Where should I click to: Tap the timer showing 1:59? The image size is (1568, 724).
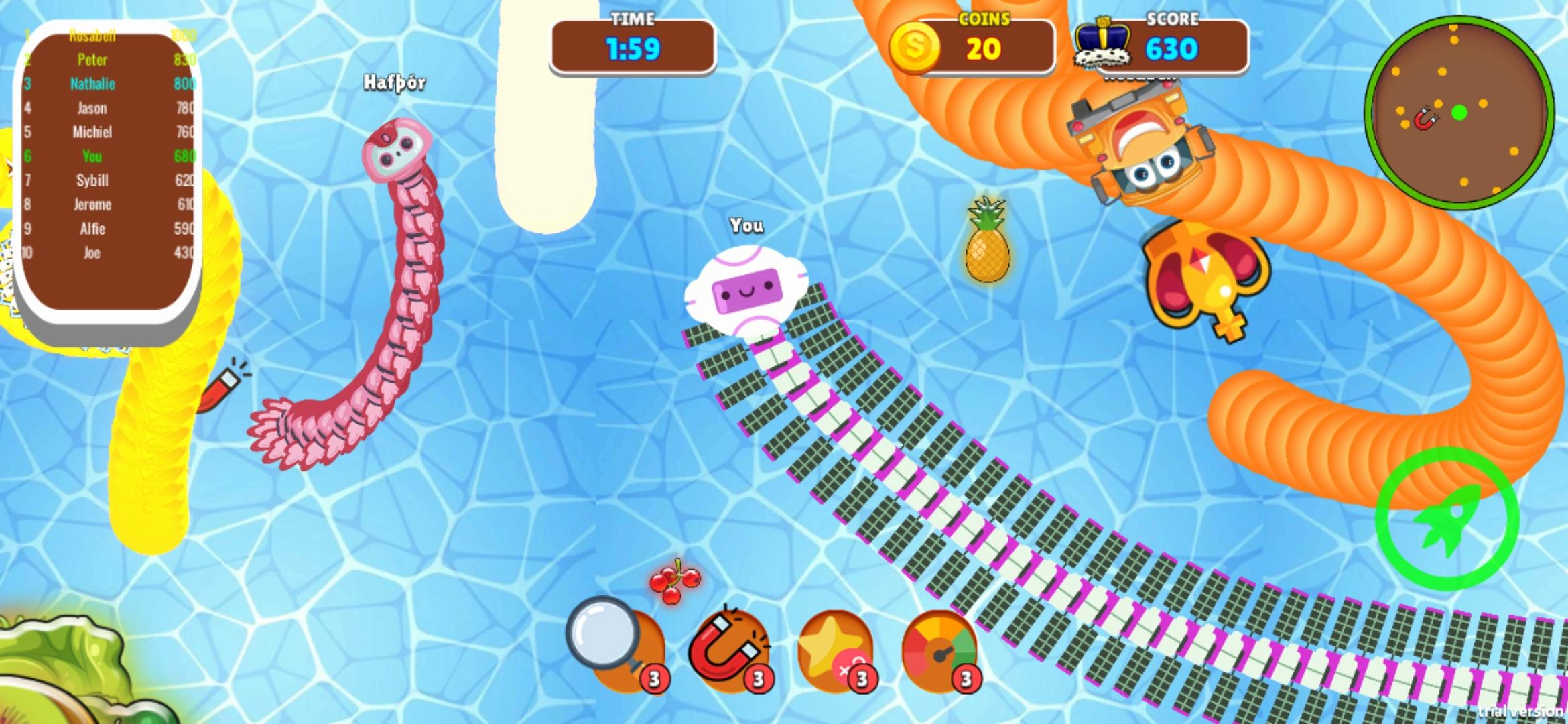tap(633, 48)
